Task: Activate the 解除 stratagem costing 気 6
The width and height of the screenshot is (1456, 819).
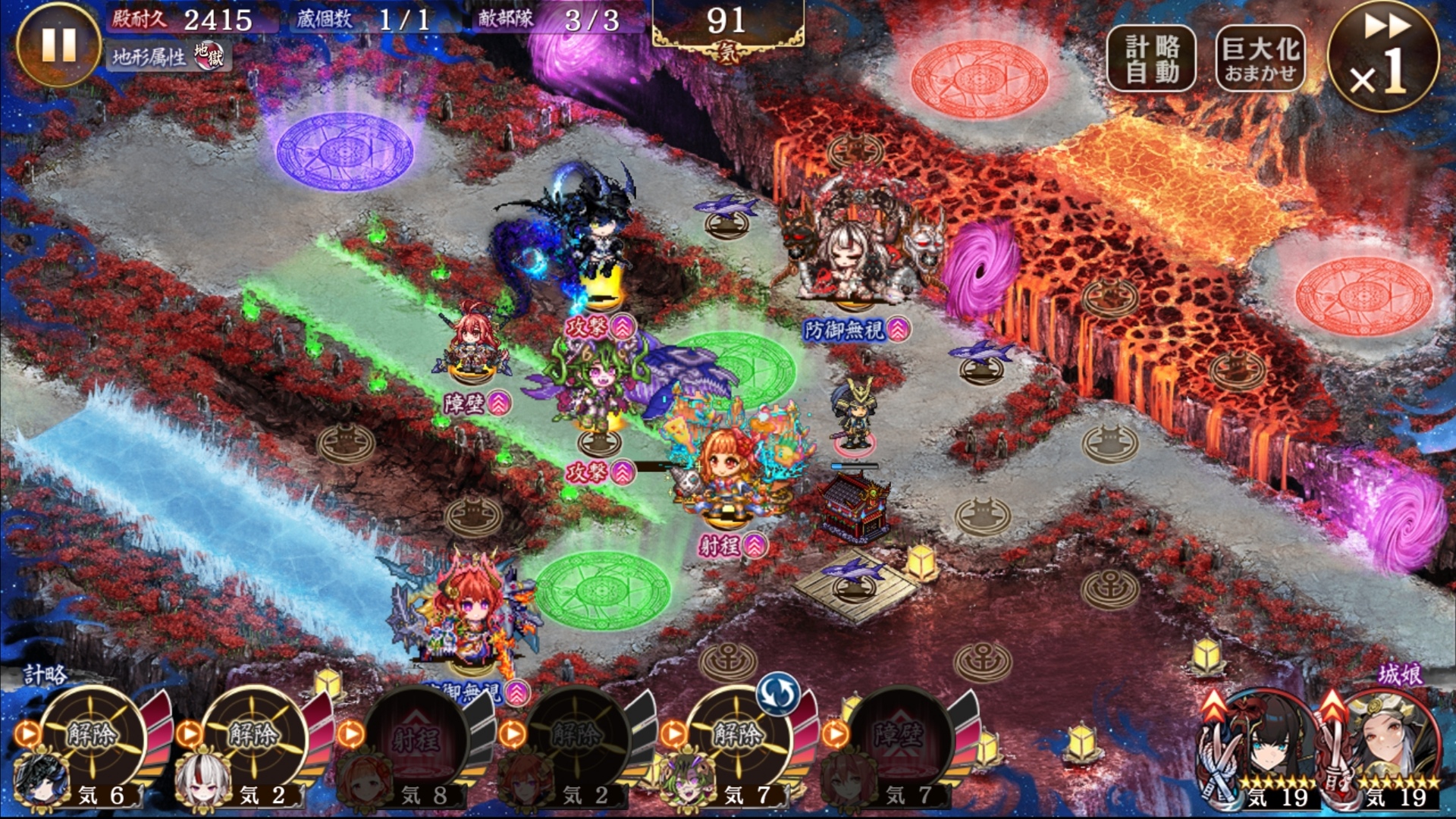Action: click(91, 734)
